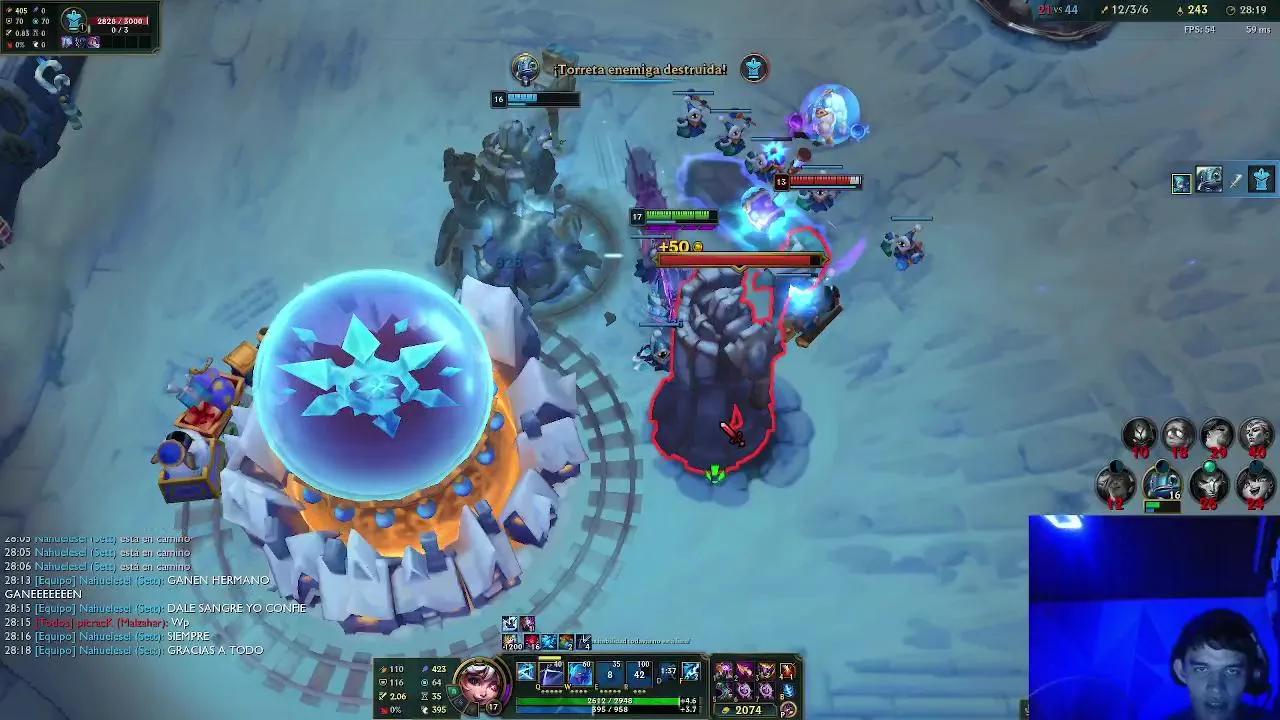This screenshot has height=720, width=1280.
Task: Trigger the E ability showing 8 seconds
Action: click(x=609, y=671)
